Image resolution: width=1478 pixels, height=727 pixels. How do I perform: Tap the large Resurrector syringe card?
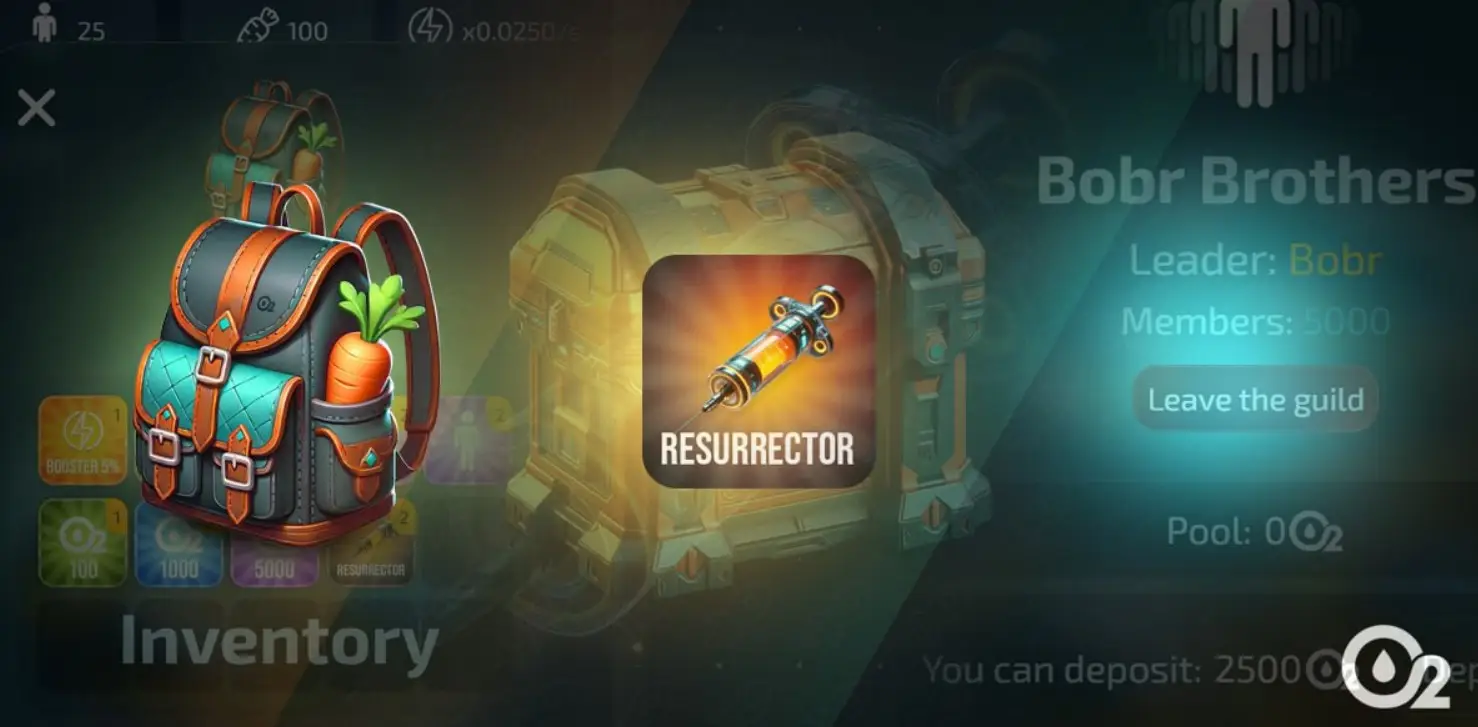[758, 371]
